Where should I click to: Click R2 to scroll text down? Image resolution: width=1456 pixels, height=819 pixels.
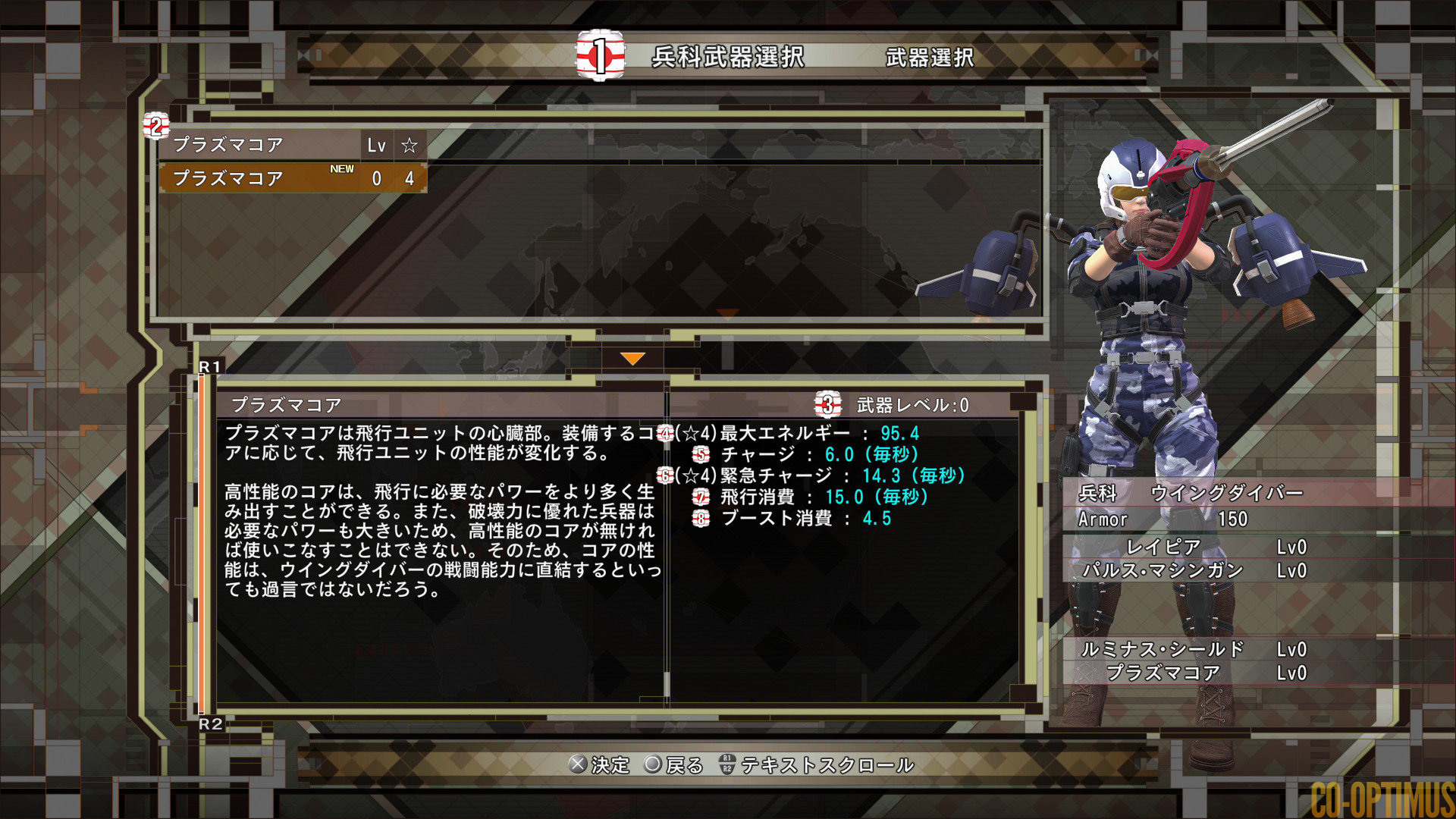[211, 724]
